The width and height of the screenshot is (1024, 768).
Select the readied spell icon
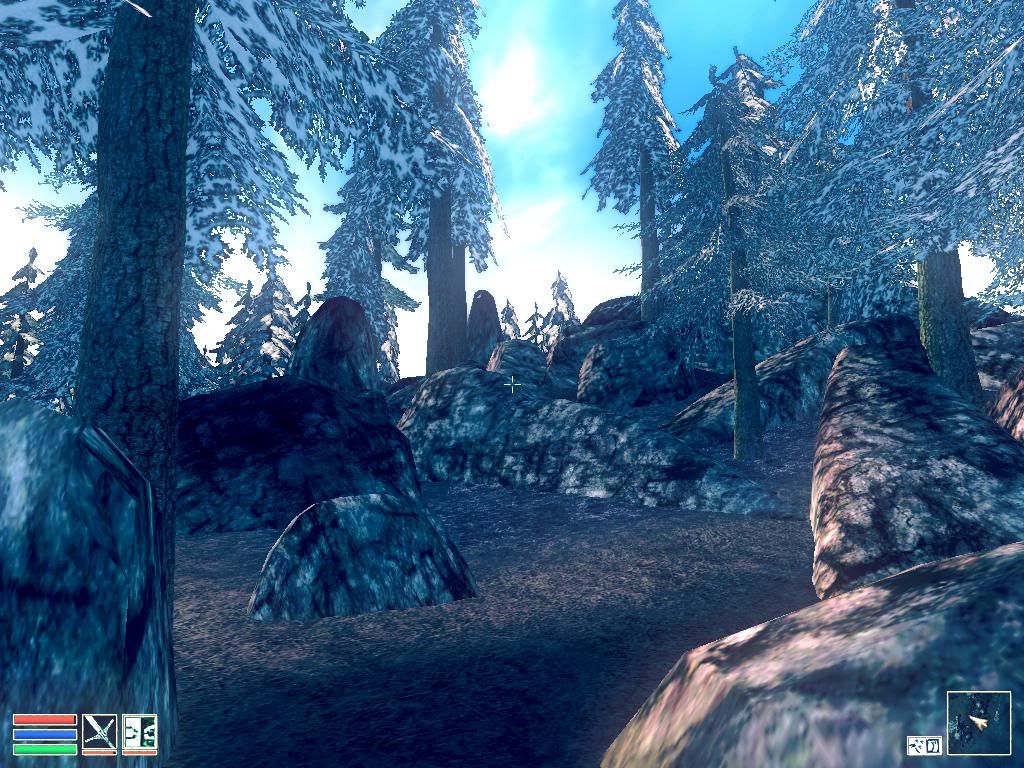(x=139, y=731)
